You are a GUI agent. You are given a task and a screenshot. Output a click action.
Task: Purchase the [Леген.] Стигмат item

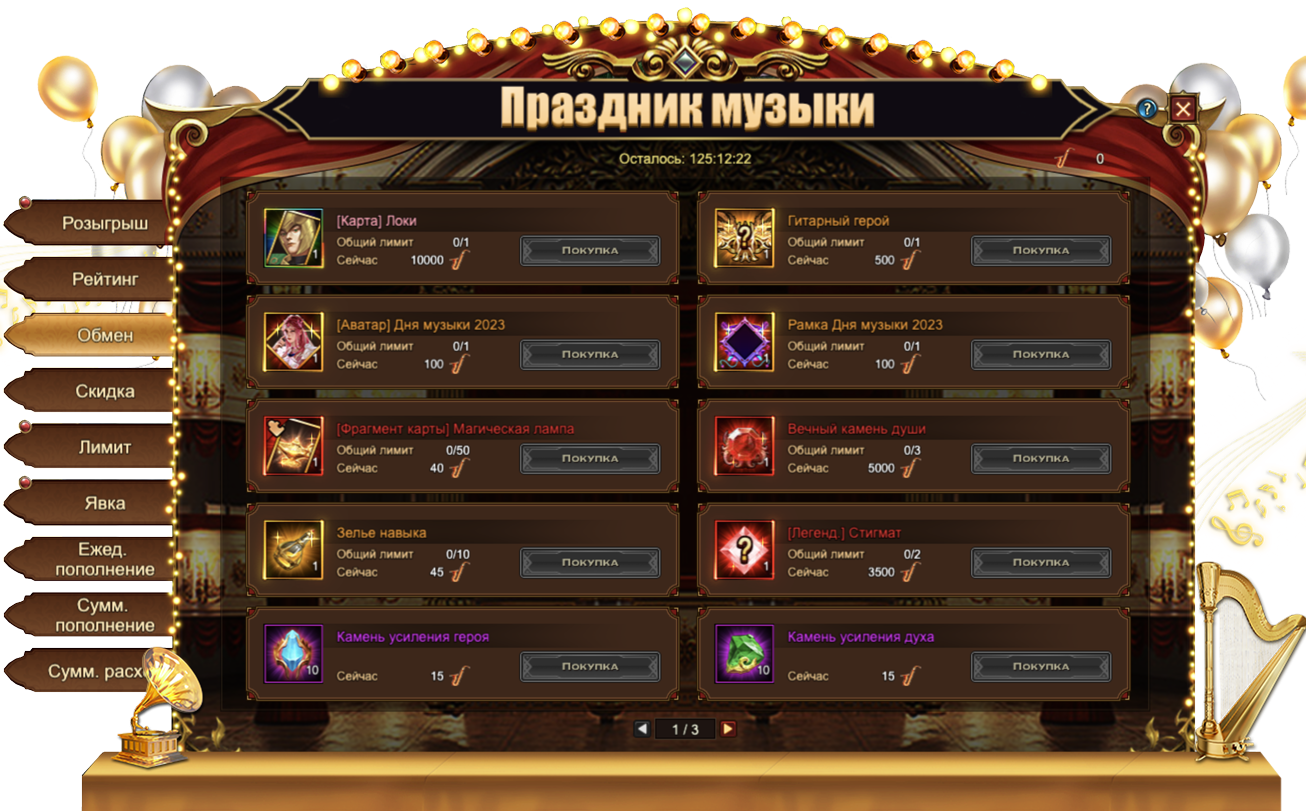(x=1040, y=563)
